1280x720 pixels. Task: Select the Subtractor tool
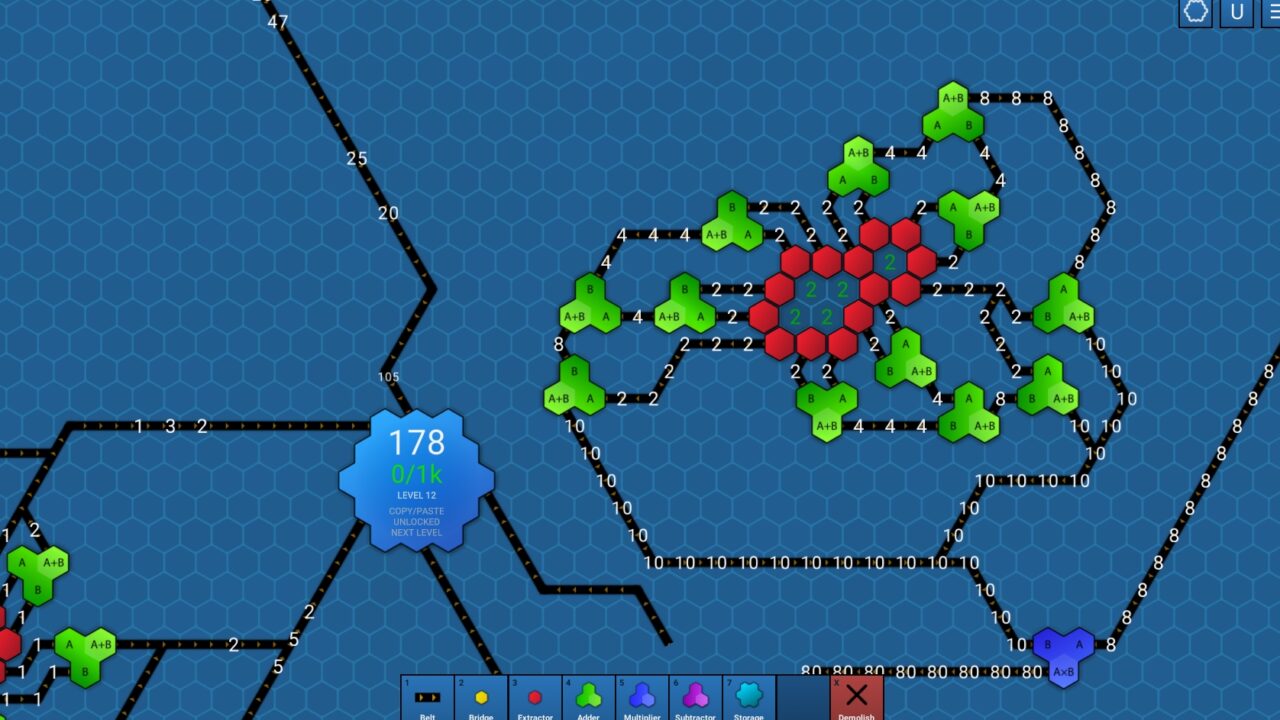pyautogui.click(x=695, y=695)
